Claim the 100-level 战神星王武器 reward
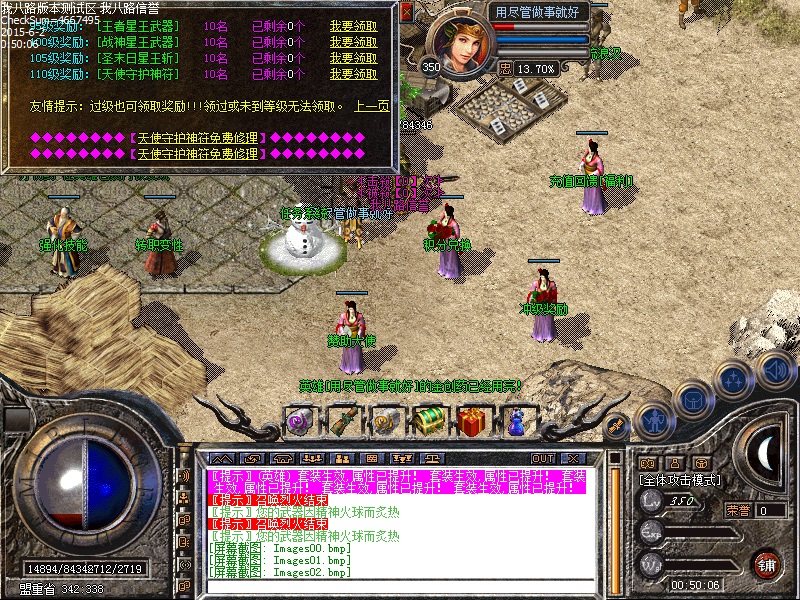 pos(353,42)
